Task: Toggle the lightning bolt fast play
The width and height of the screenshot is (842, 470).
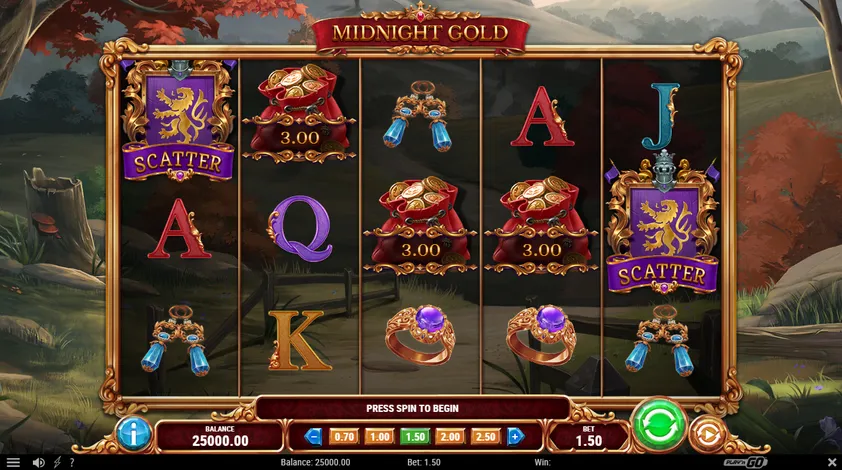Action: coord(55,462)
